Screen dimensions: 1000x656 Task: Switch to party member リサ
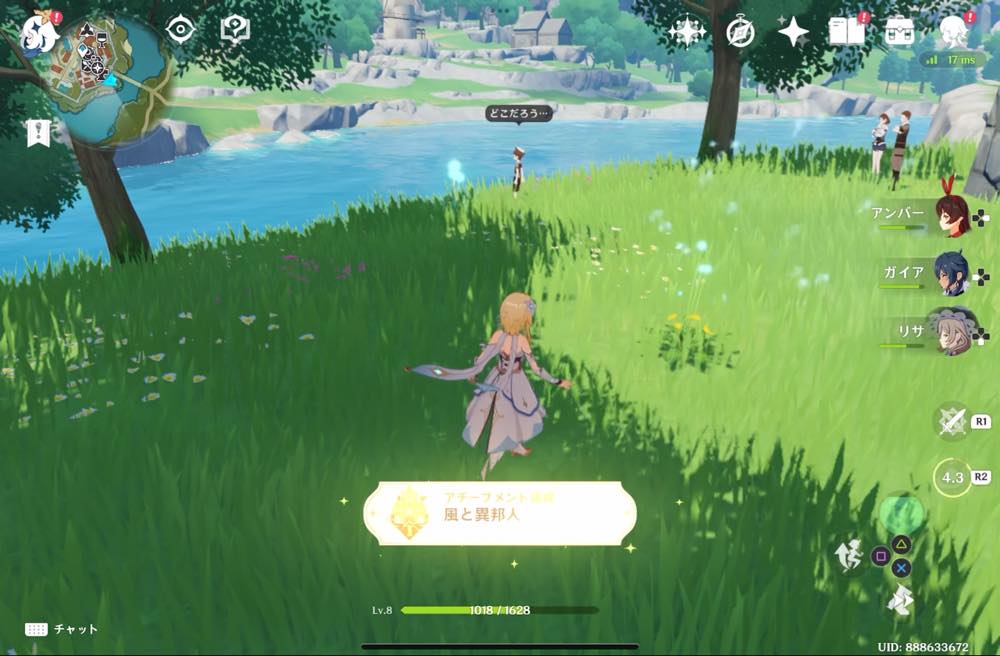click(948, 331)
